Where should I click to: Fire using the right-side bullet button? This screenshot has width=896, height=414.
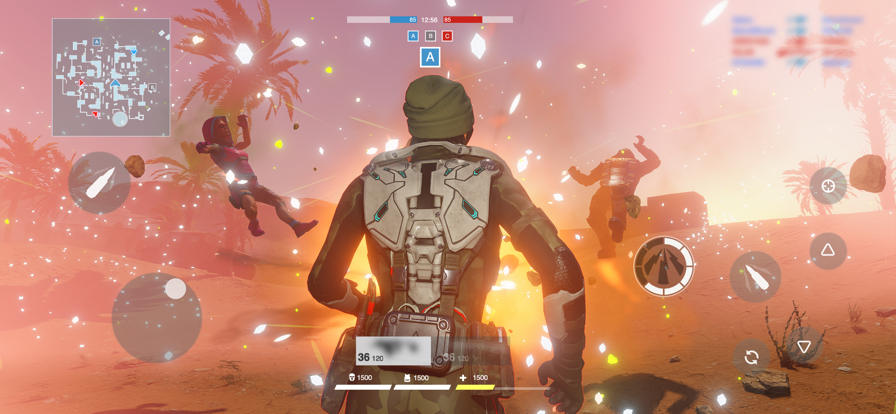755,277
